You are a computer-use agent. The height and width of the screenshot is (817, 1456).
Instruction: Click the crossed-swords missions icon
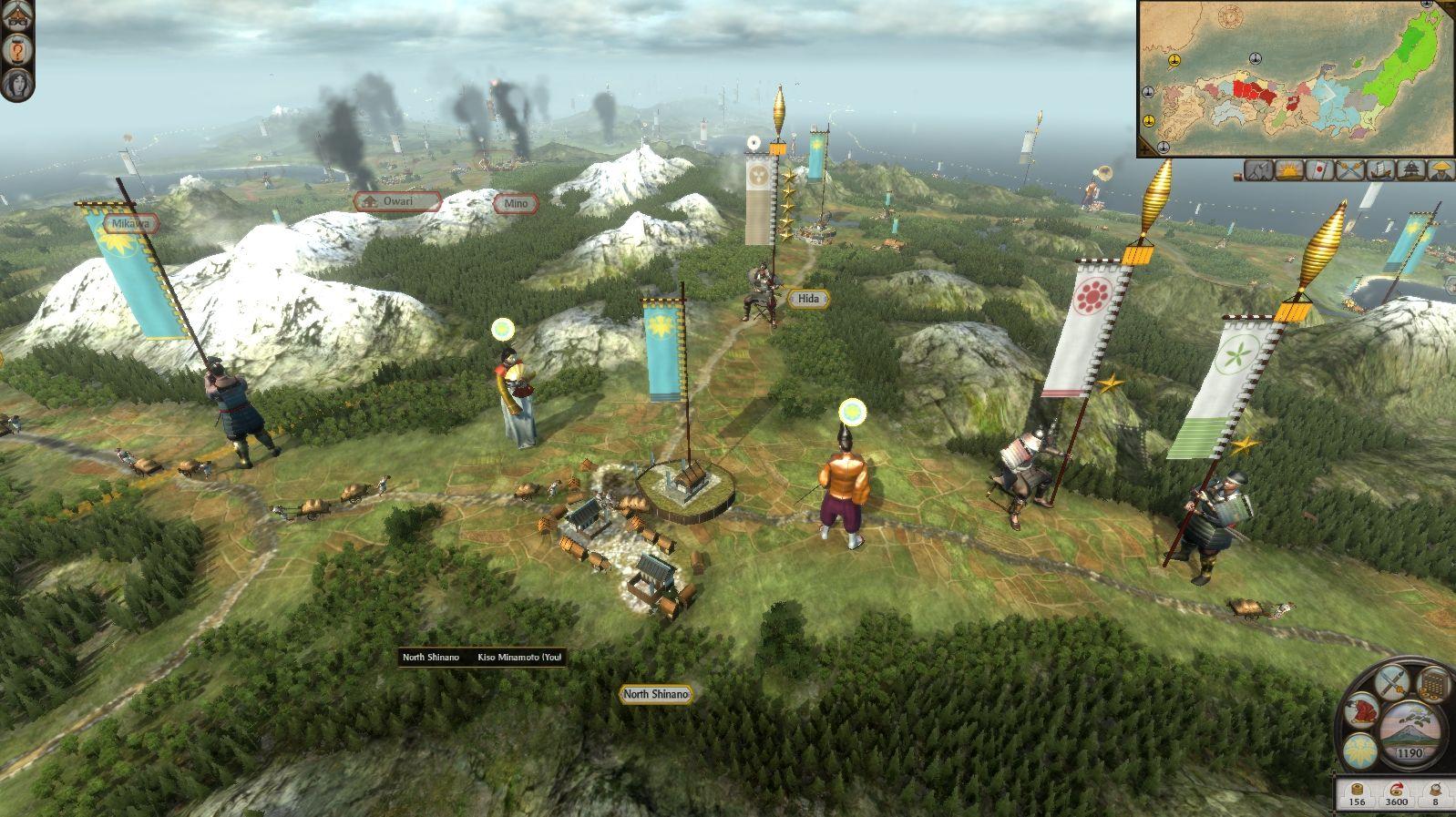pos(1349,169)
